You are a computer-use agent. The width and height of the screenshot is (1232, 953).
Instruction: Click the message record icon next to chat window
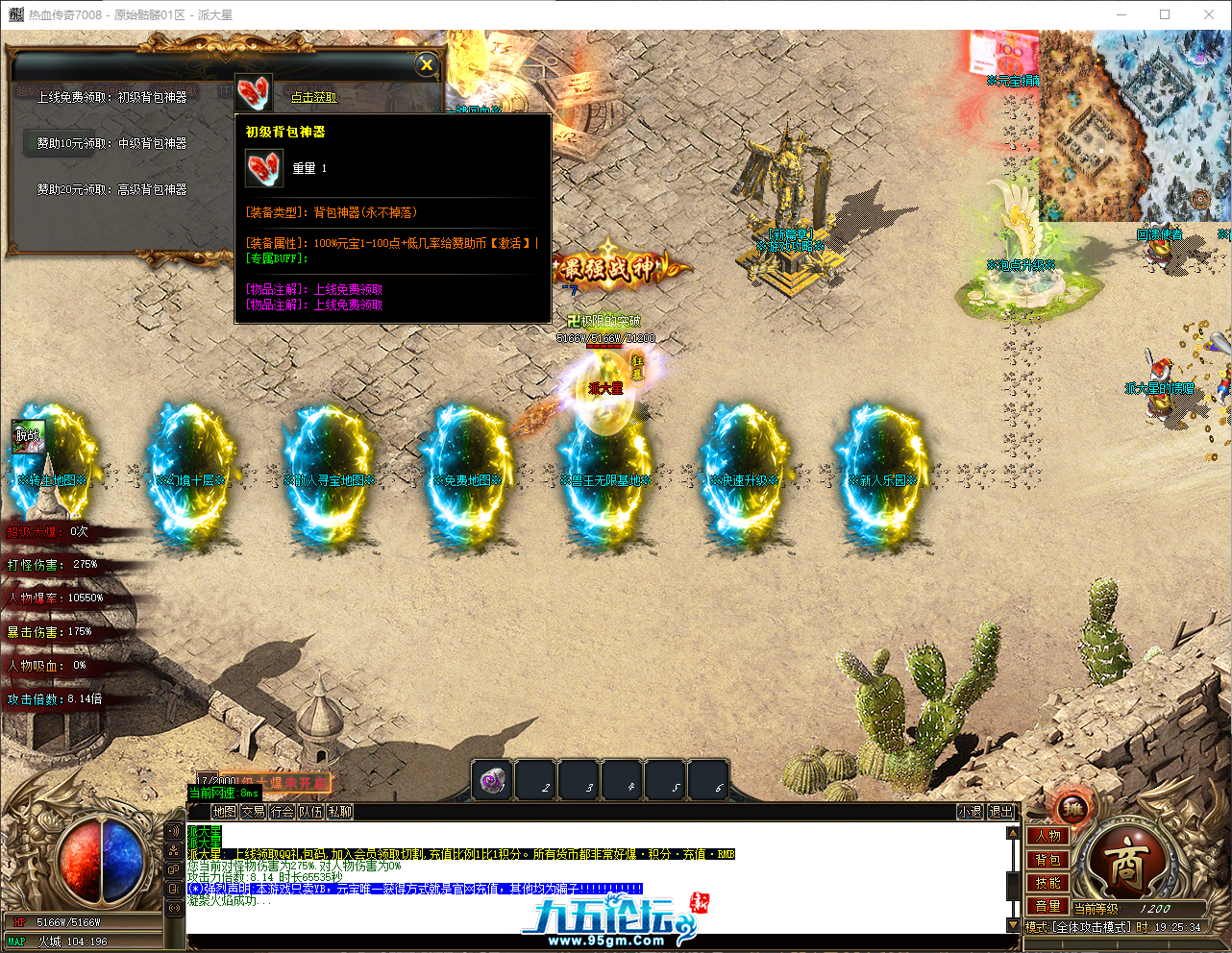tap(172, 887)
